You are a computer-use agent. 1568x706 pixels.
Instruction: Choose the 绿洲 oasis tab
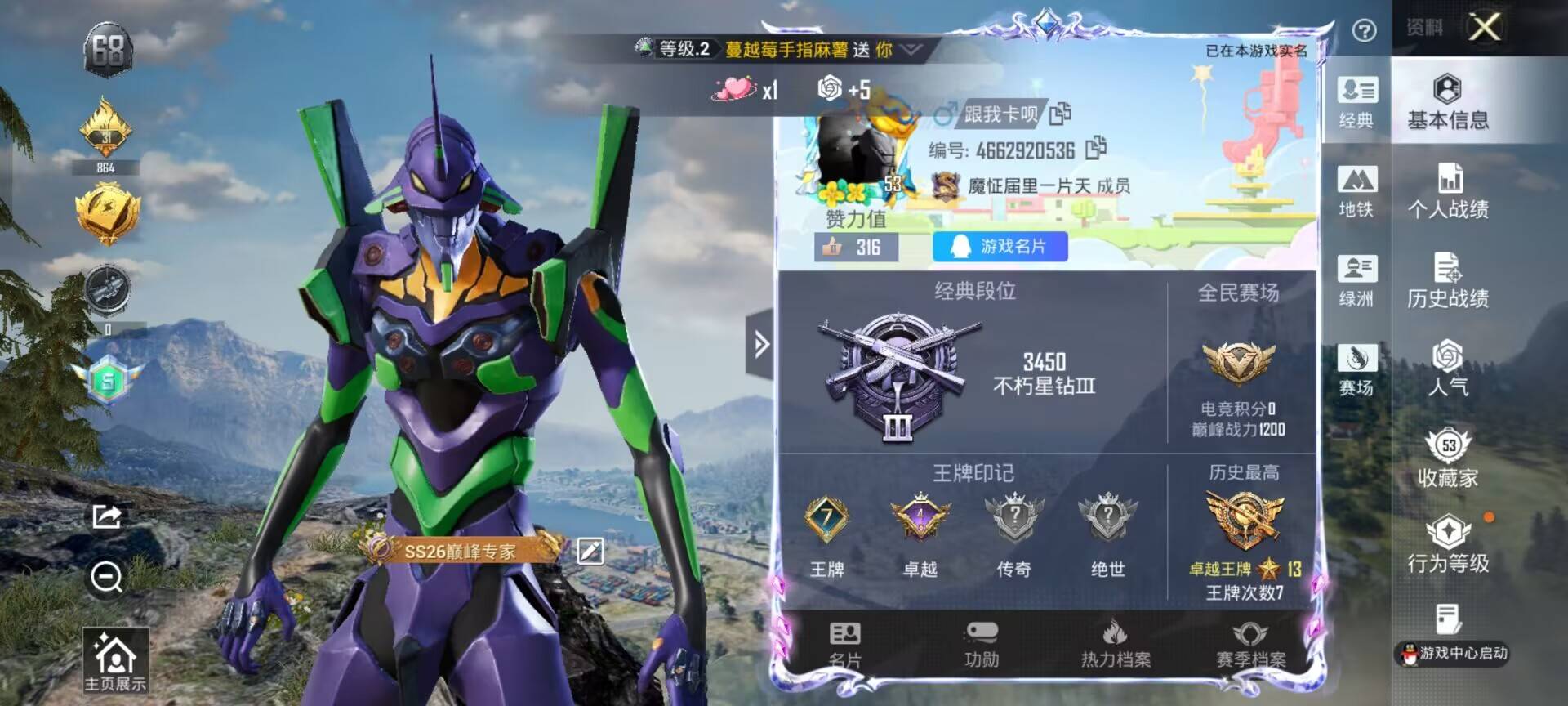tap(1356, 281)
